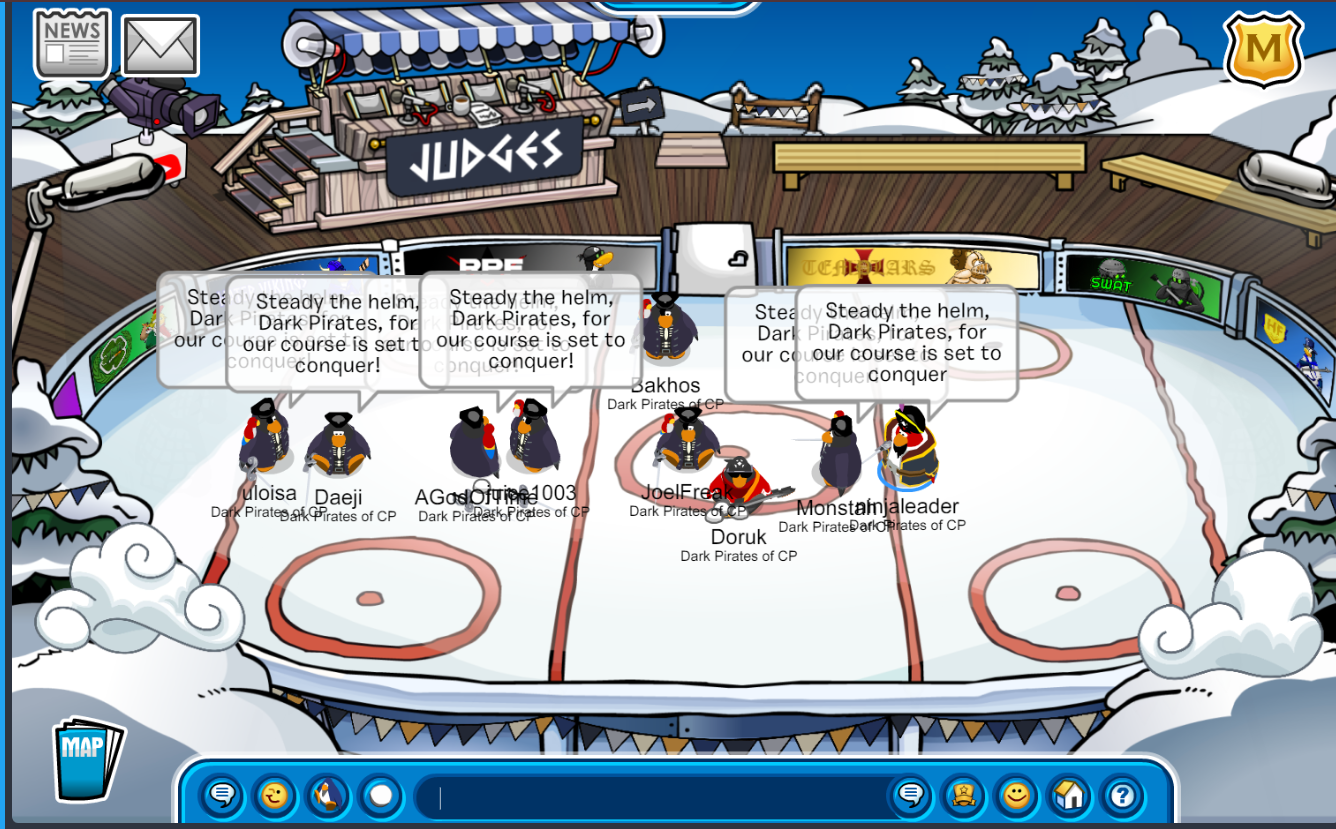Open the Map
Image resolution: width=1336 pixels, height=829 pixels.
click(x=87, y=758)
